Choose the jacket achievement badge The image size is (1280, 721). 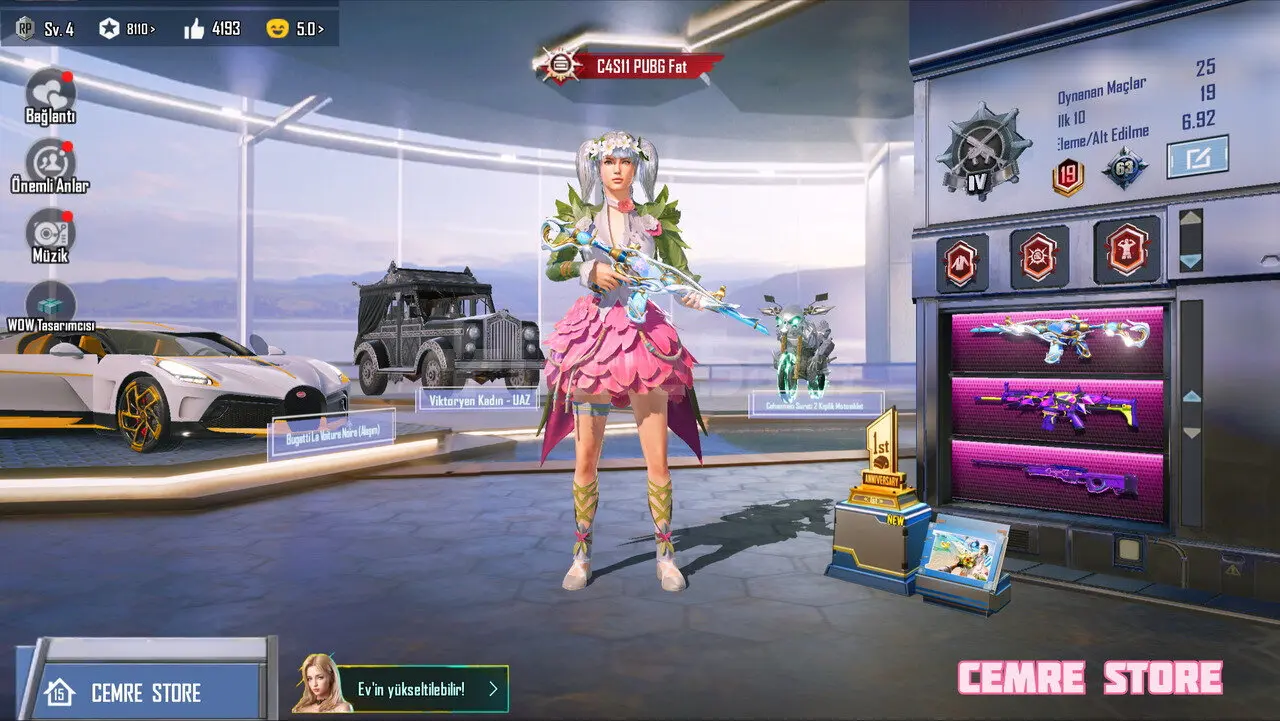pyautogui.click(x=962, y=262)
